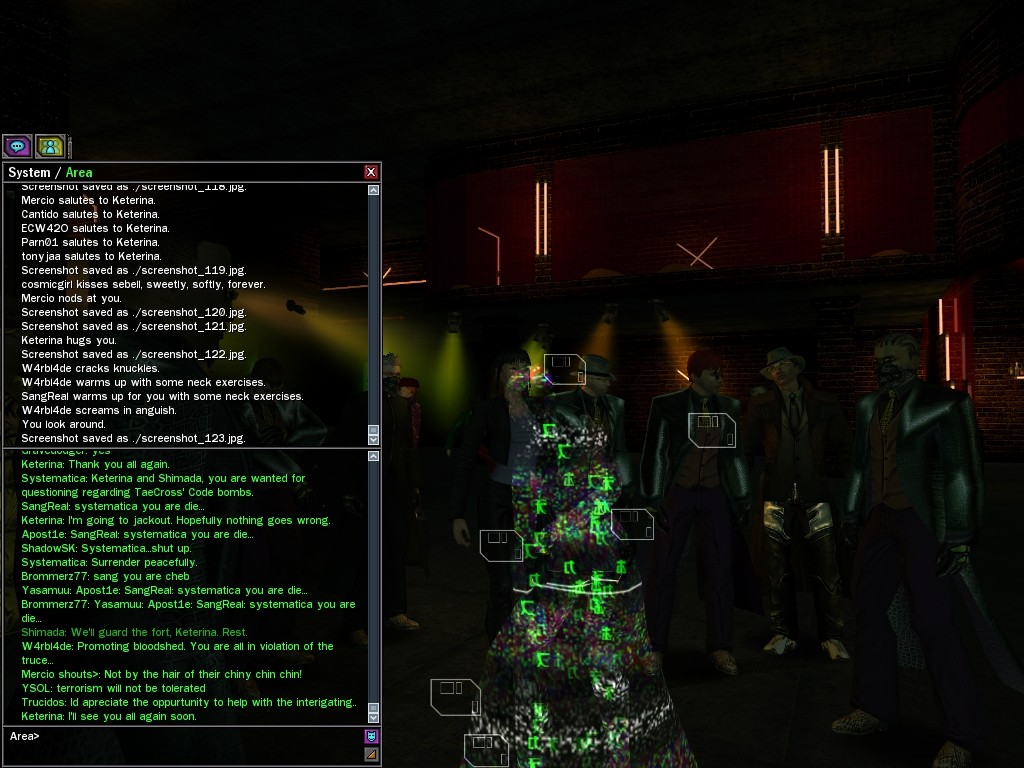Click the down arrow of the System log scrollbar
The height and width of the screenshot is (768, 1024).
click(x=374, y=439)
